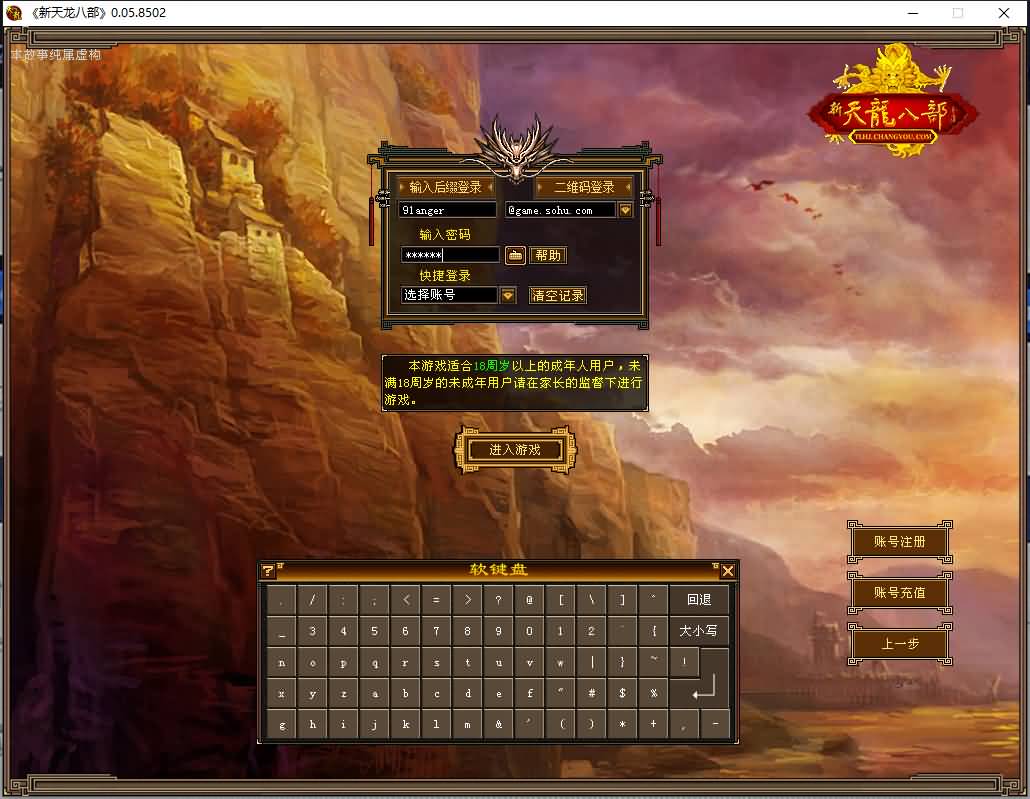
Task: Click the 进入游戏 (Enter Game) button
Action: coord(515,450)
